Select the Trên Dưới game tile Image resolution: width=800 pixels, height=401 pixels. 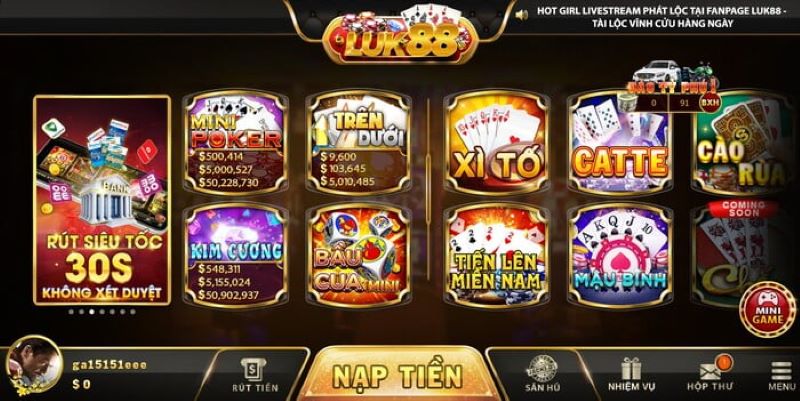coord(359,144)
